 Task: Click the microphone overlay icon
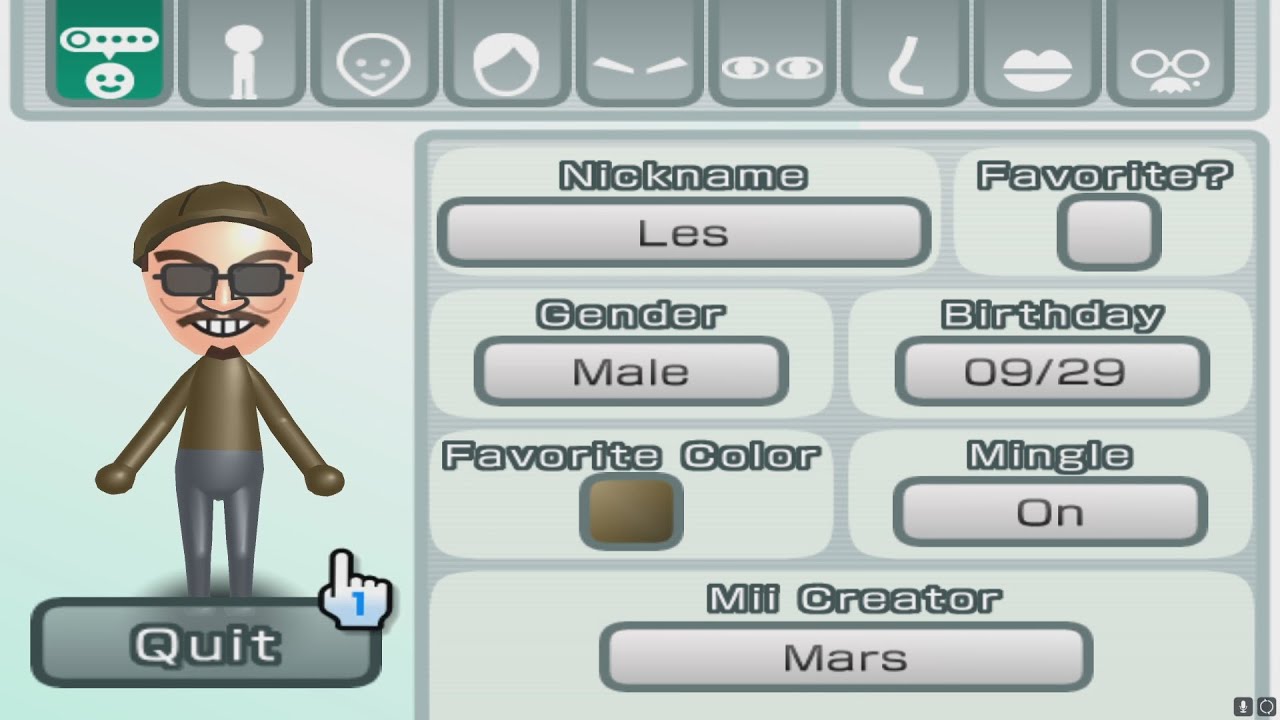point(1244,706)
